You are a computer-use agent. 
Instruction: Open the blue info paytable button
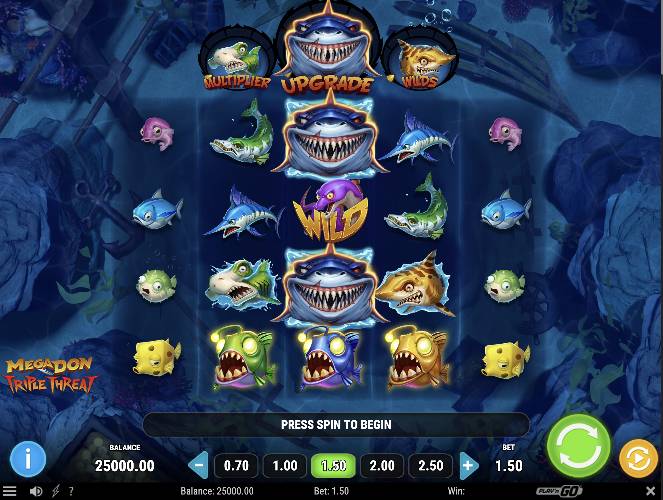coord(28,459)
